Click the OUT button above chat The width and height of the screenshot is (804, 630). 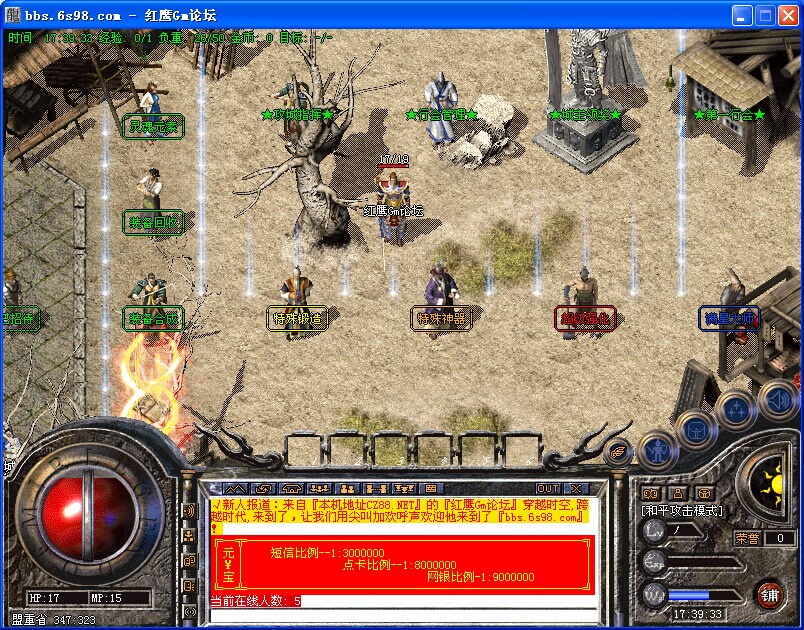coord(548,488)
